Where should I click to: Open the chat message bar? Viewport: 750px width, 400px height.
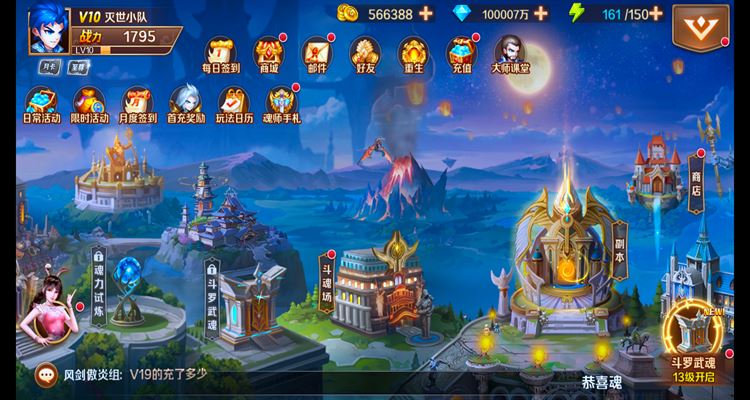[x=200, y=375]
